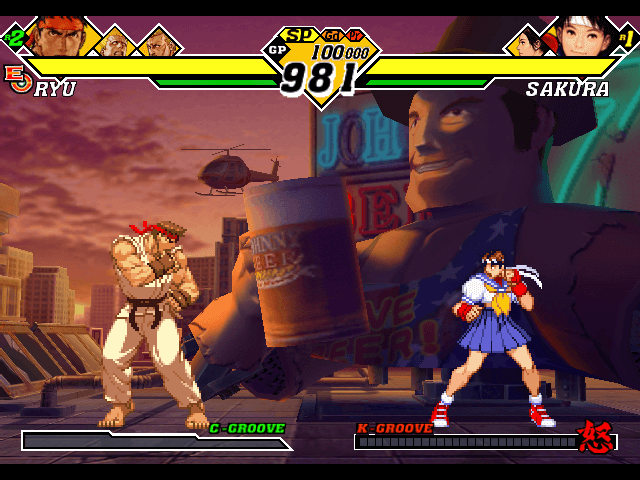Click the red rage kanji icon

coord(596,436)
